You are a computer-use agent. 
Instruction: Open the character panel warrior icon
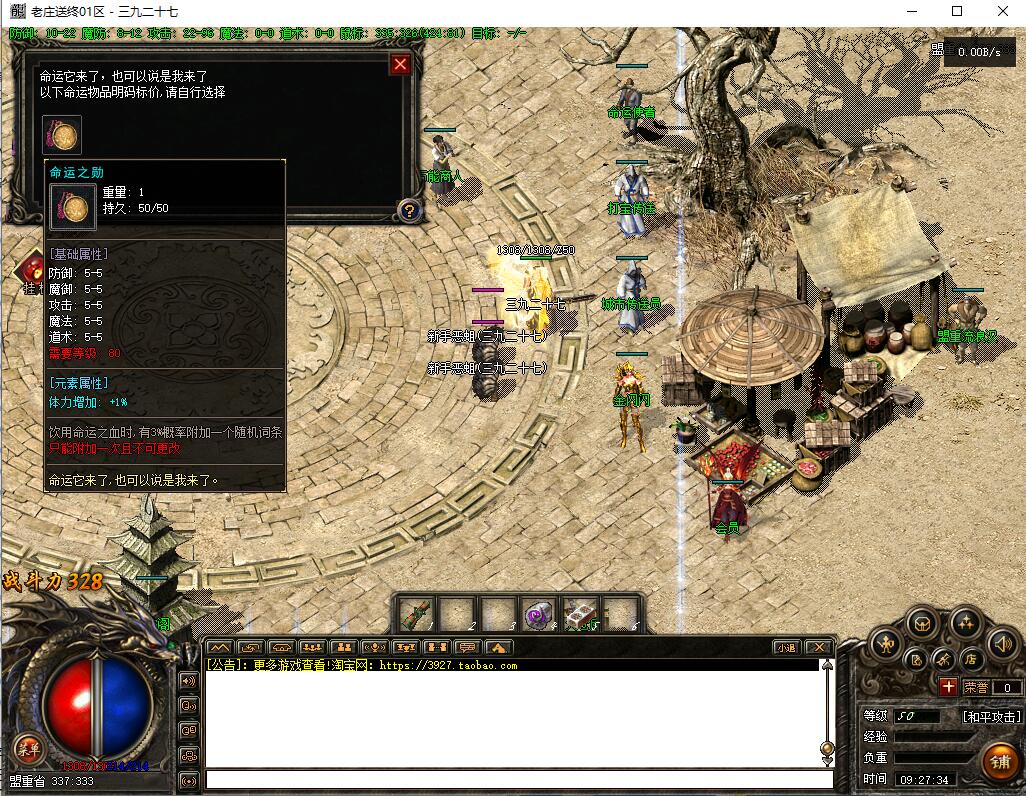click(885, 642)
